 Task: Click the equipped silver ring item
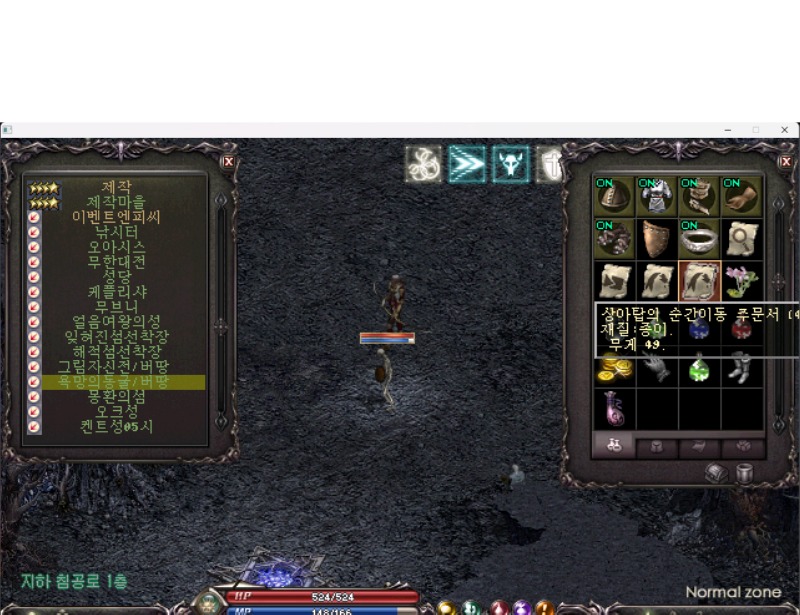699,239
